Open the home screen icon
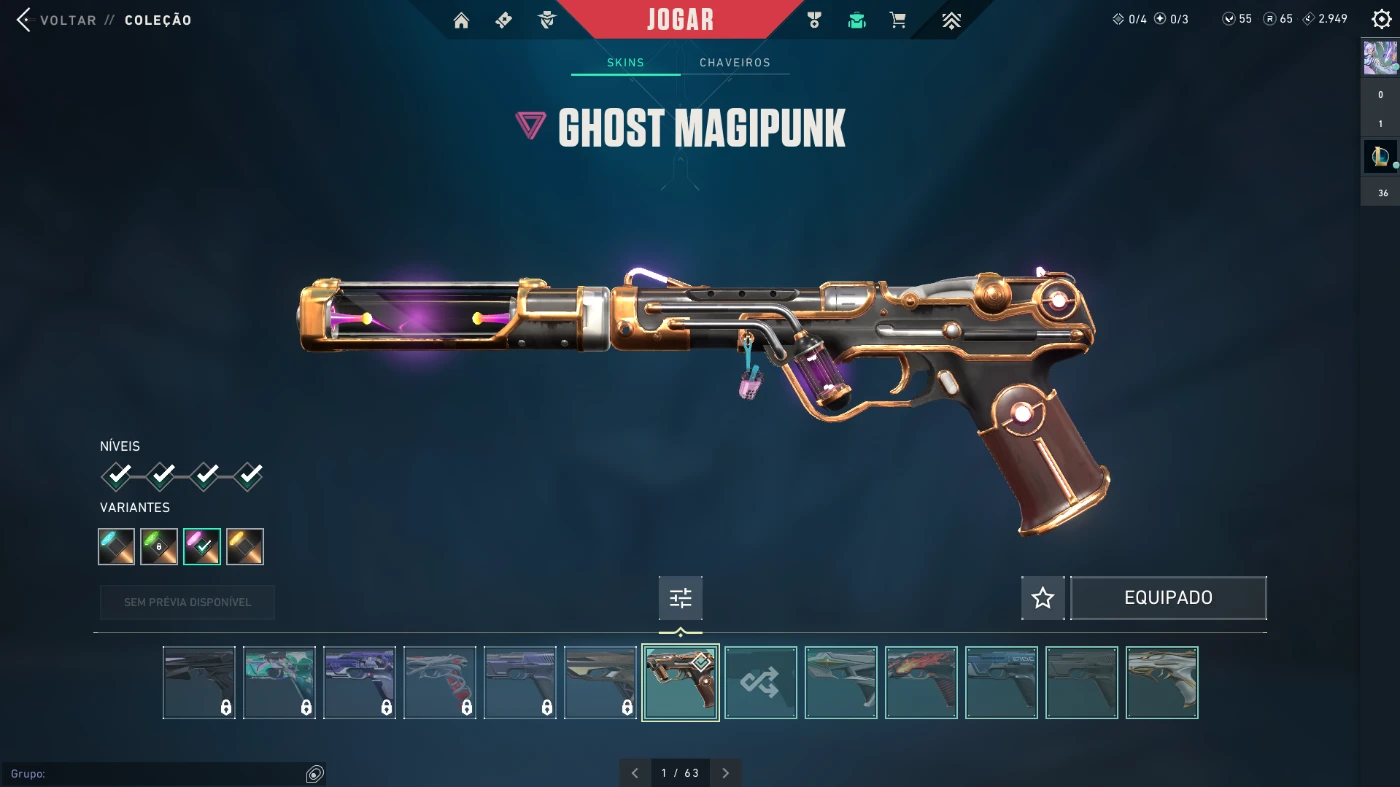1400x787 pixels. coord(461,20)
